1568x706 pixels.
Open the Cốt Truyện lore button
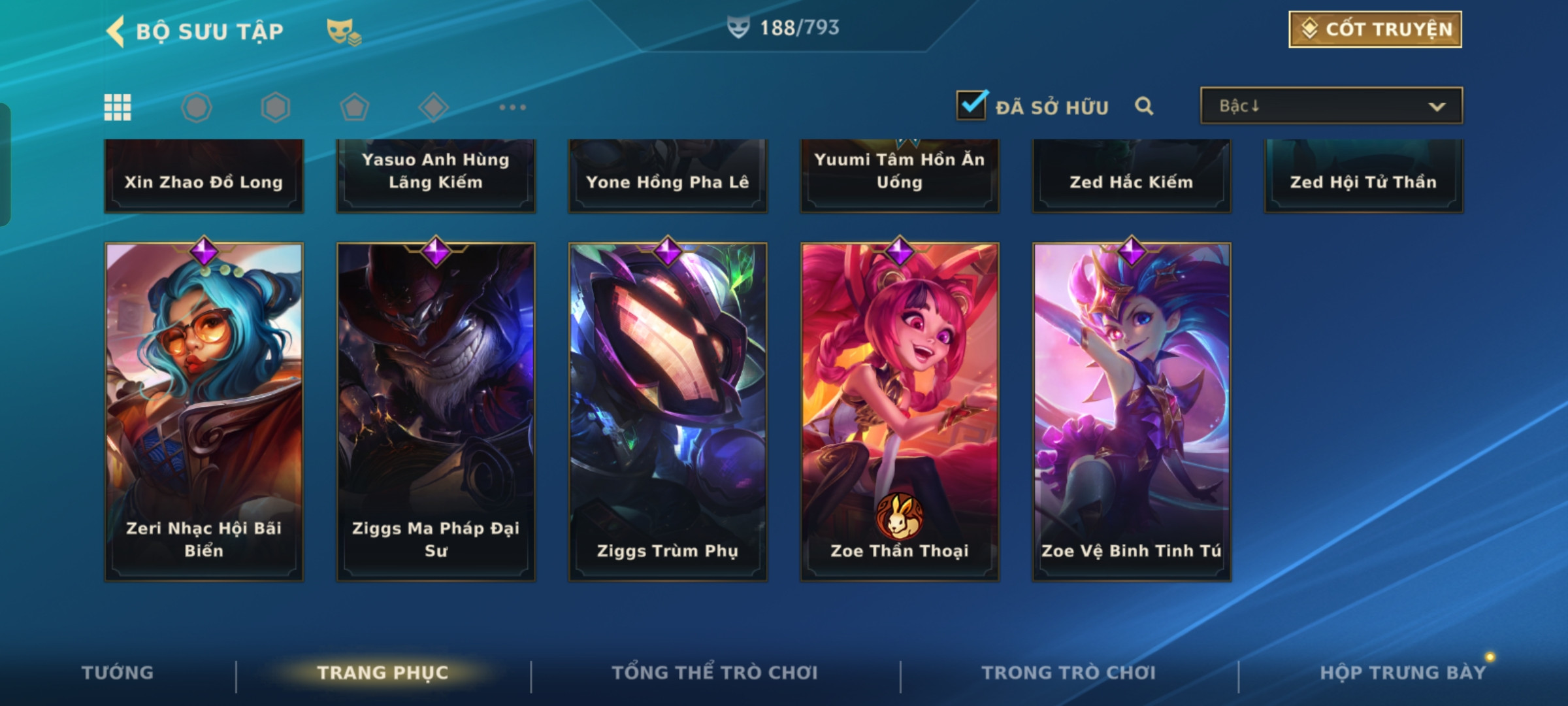[x=1375, y=29]
